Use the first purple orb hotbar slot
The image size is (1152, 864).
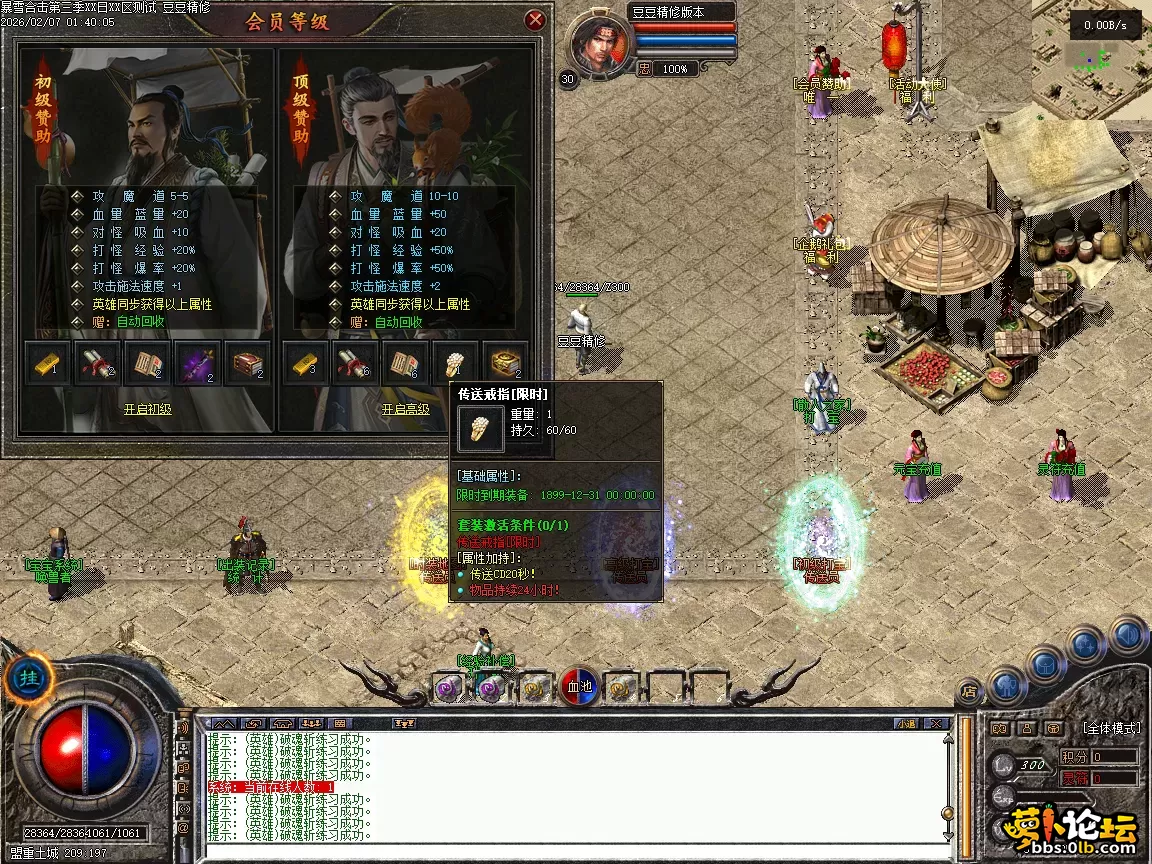tap(446, 688)
